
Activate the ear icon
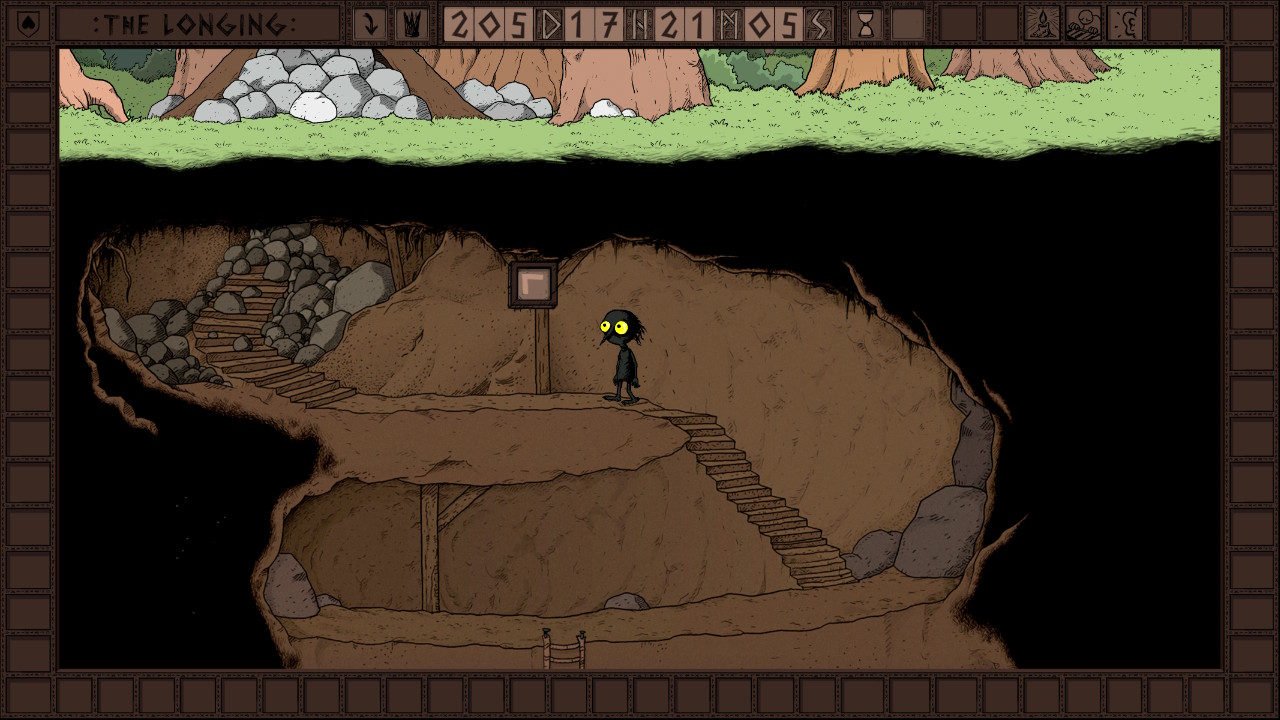[1125, 24]
